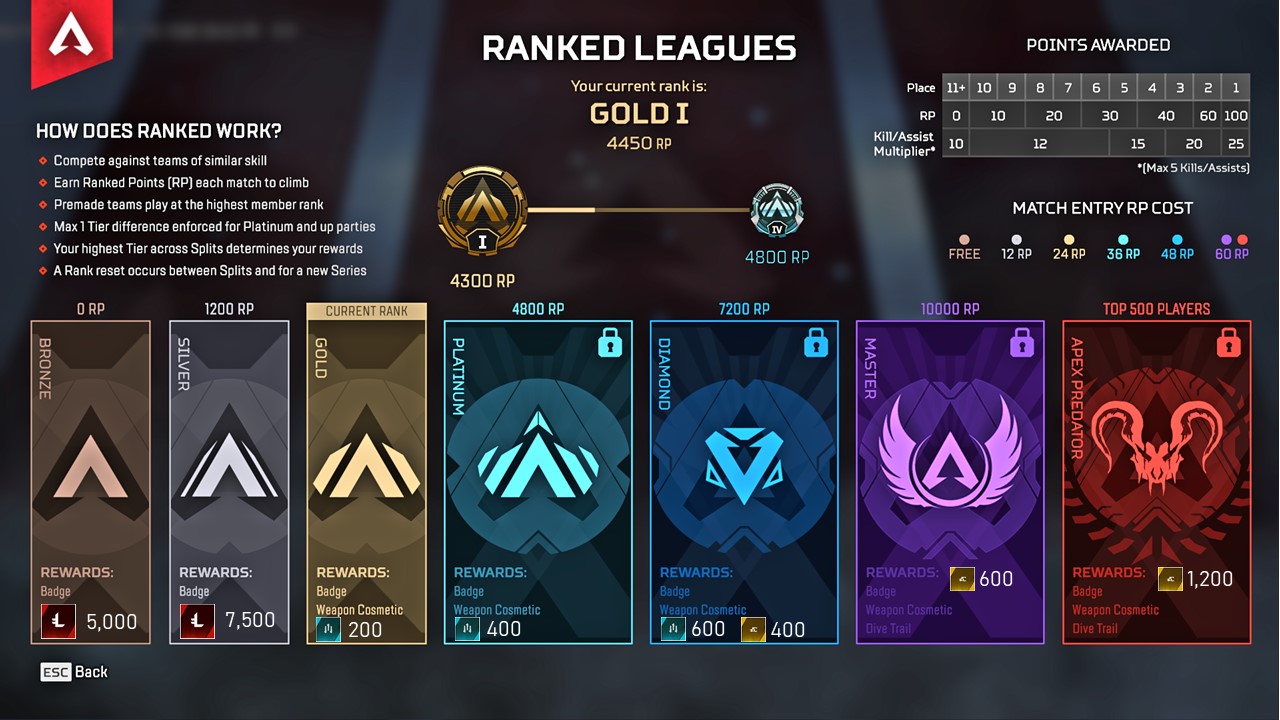Image resolution: width=1280 pixels, height=720 pixels.
Task: Click the Bronze badge currency icon
Action: pos(58,621)
